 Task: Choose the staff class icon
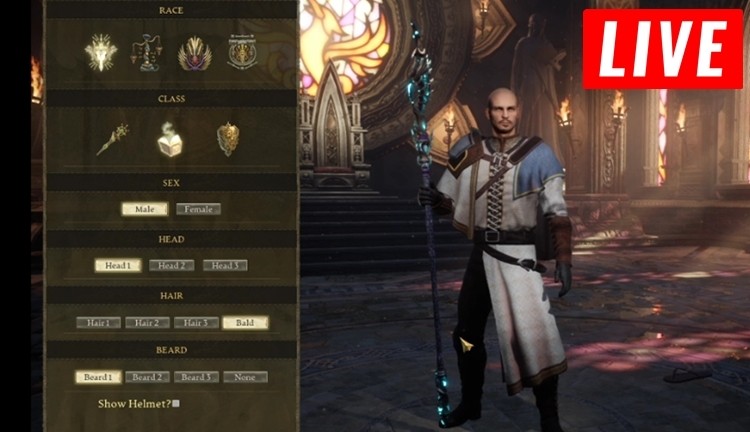(x=111, y=139)
